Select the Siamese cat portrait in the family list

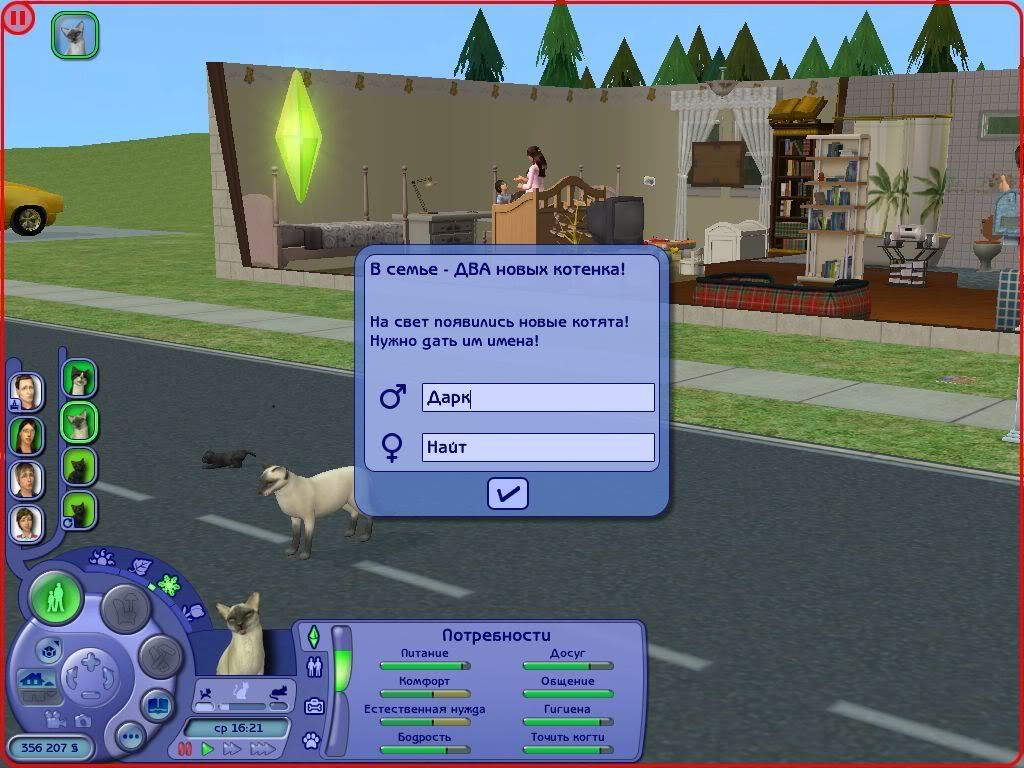[79, 422]
